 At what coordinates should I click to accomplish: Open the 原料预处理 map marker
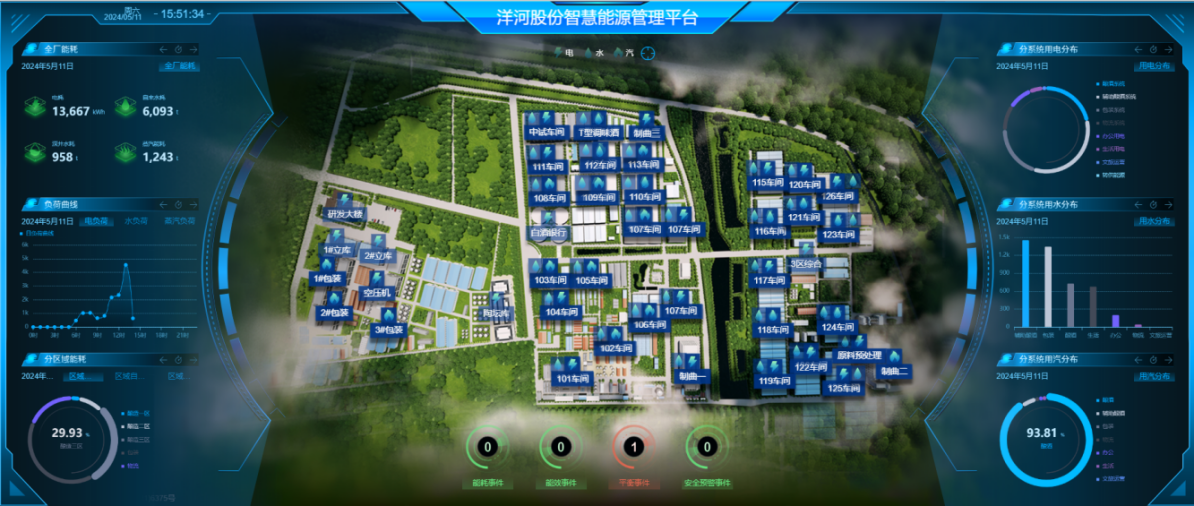tap(858, 355)
